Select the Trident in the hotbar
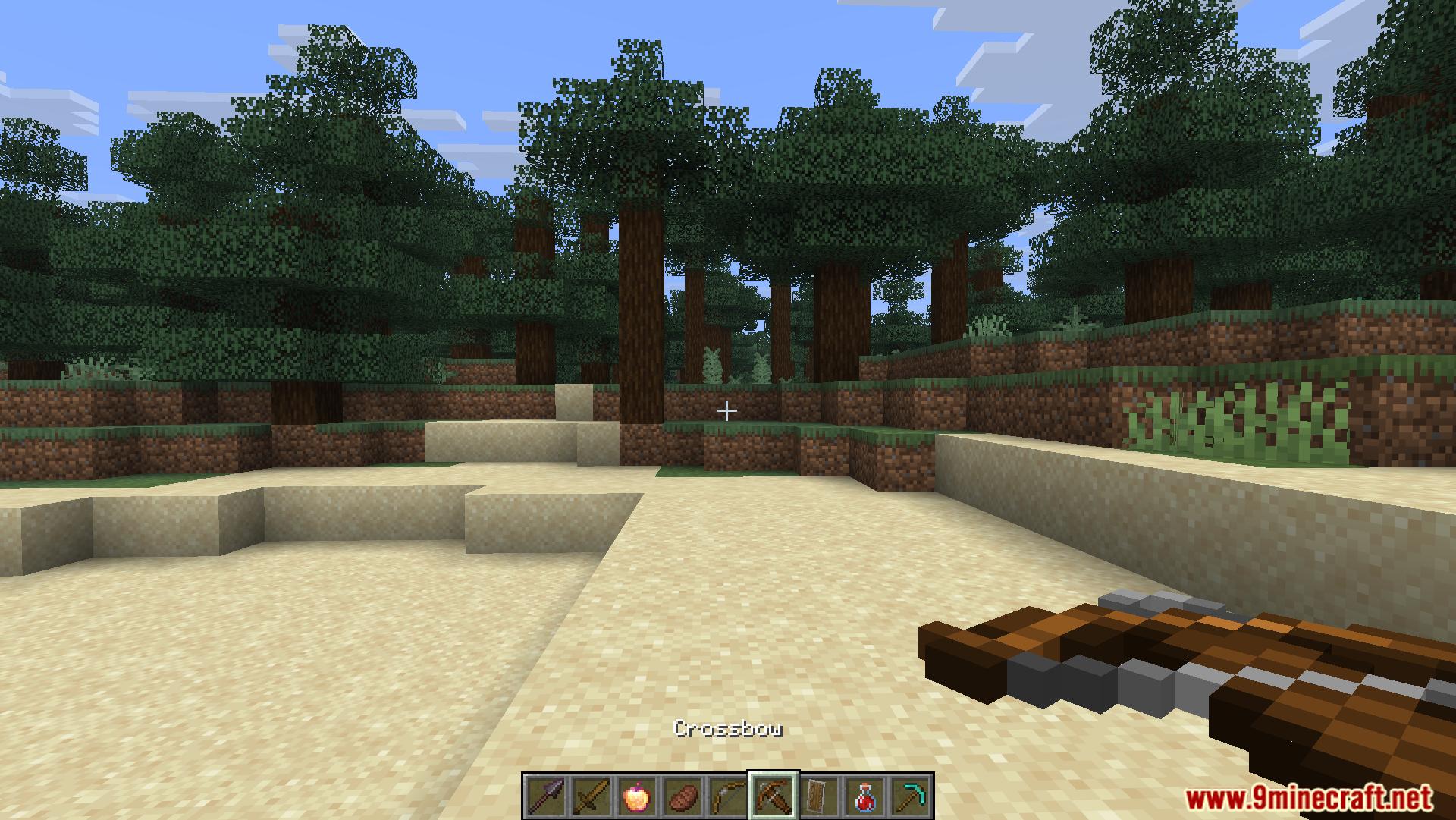Screen dimensions: 1456x820 coord(546,796)
